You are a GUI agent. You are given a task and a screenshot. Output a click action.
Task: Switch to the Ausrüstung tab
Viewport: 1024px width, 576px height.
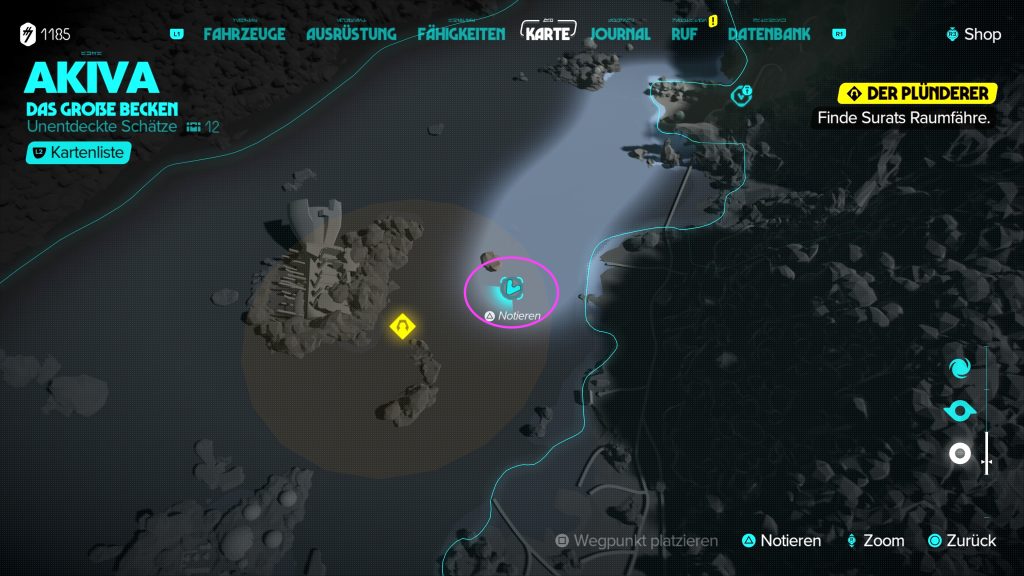pyautogui.click(x=351, y=34)
